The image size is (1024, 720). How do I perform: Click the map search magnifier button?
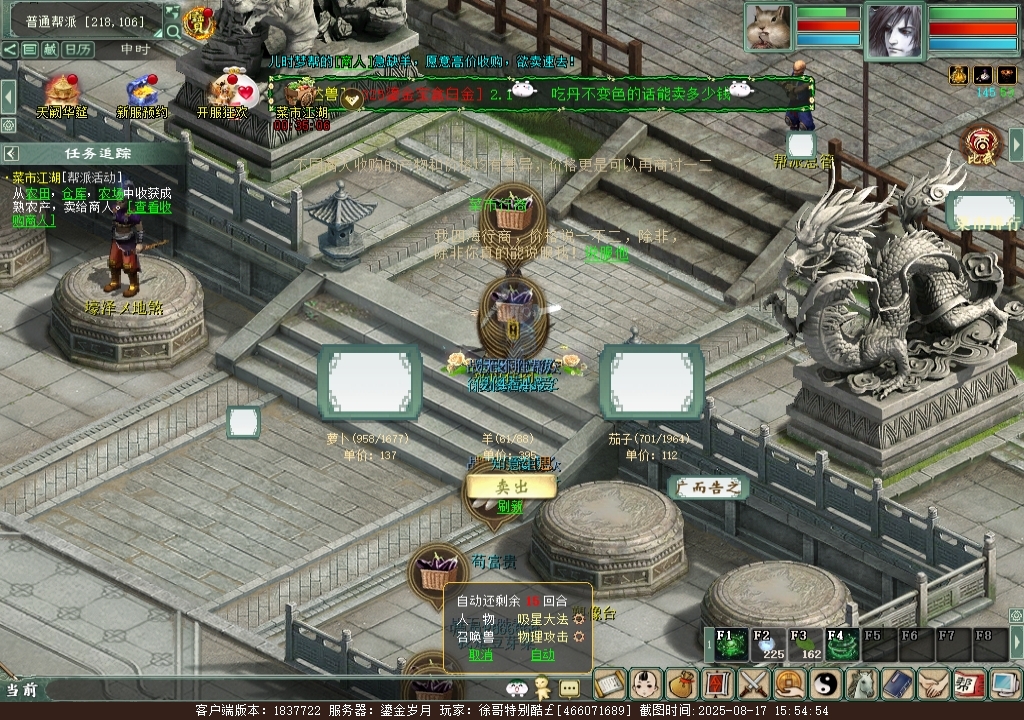click(x=173, y=30)
